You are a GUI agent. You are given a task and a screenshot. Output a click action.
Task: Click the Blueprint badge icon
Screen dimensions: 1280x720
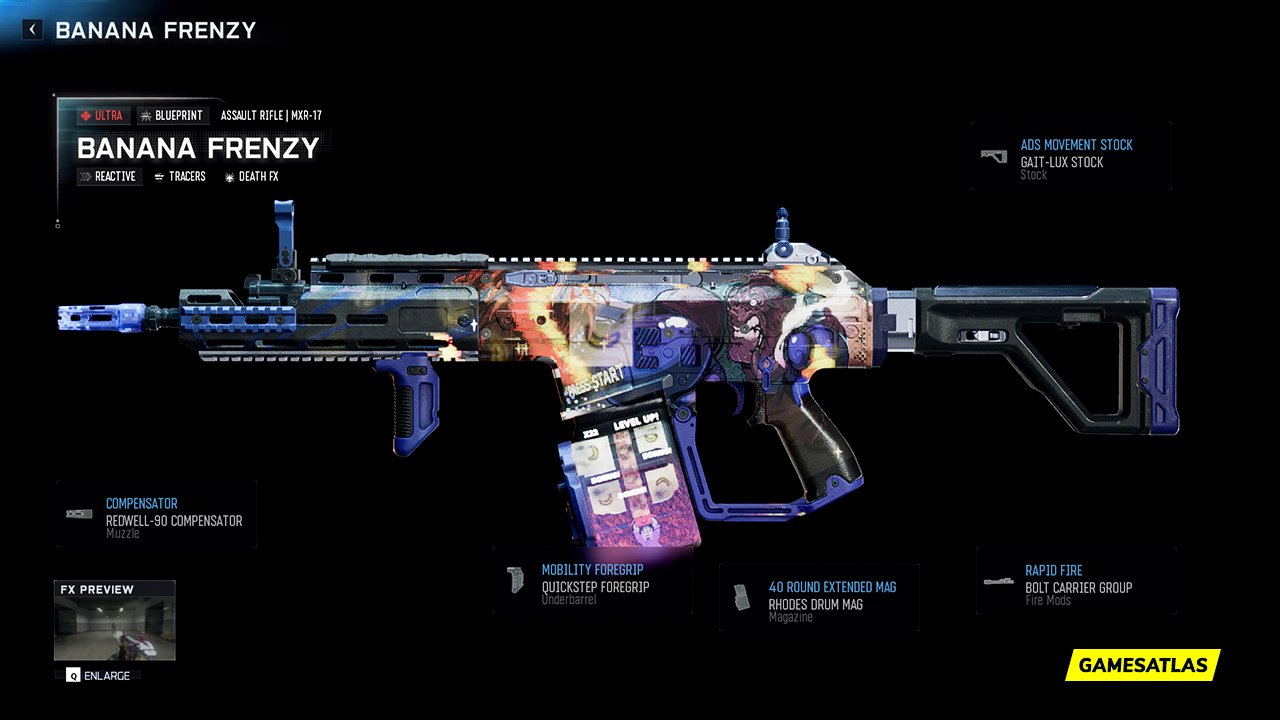(146, 115)
